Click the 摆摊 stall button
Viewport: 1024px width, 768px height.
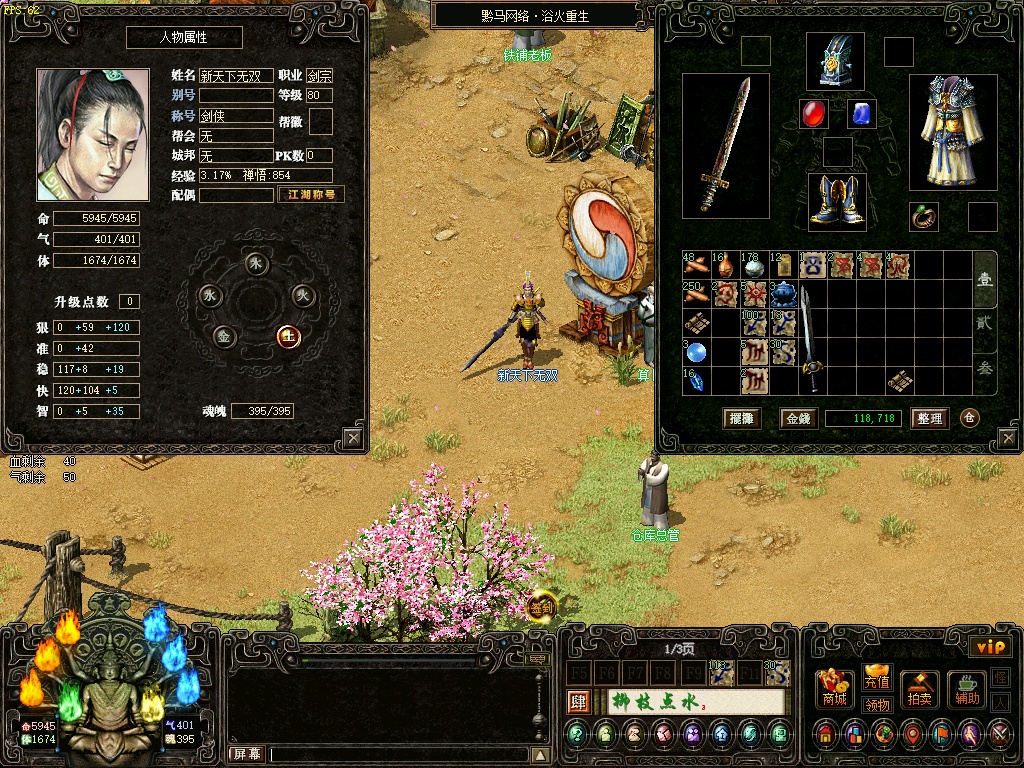point(741,419)
